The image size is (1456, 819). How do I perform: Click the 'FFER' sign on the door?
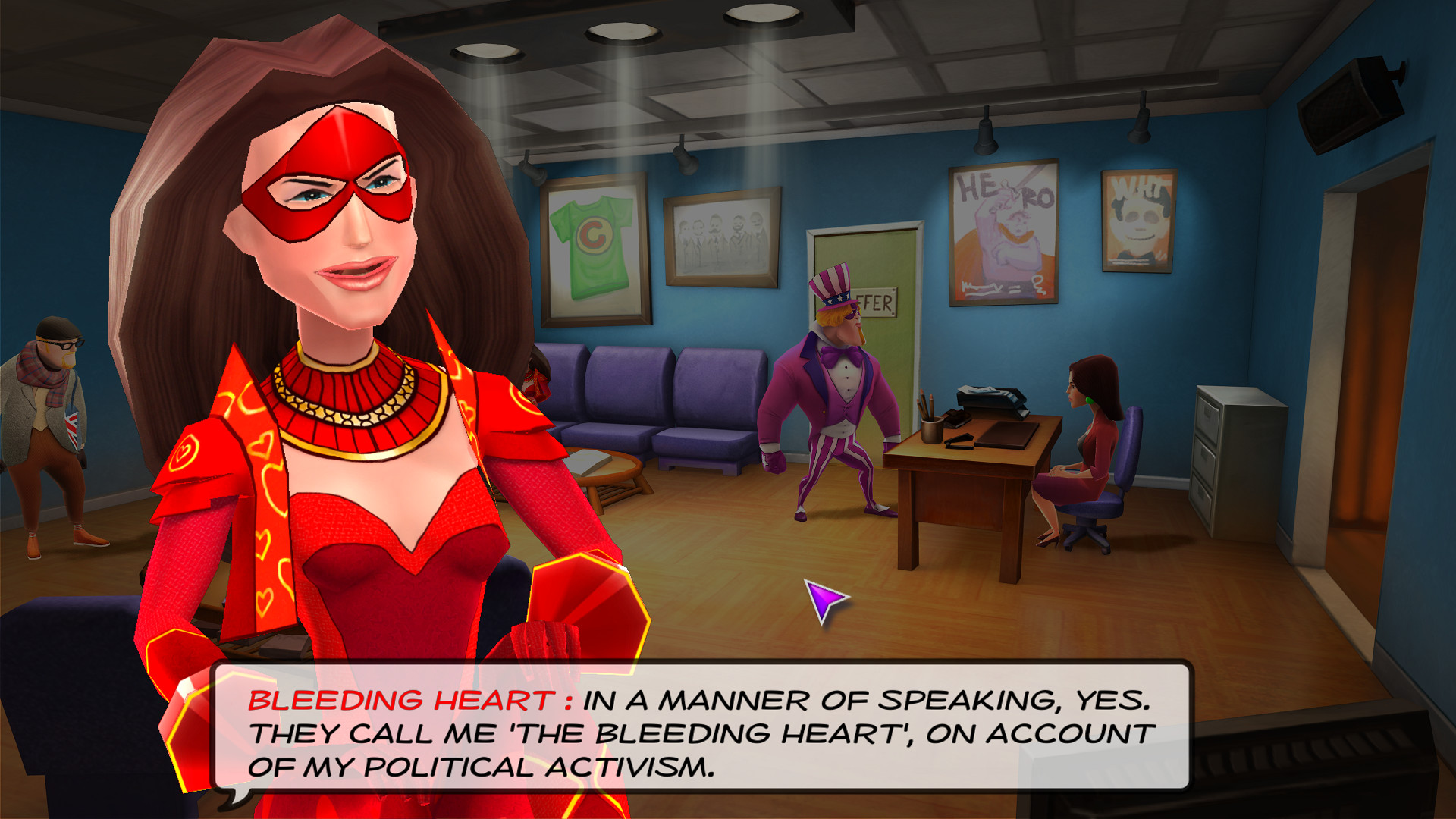click(874, 303)
